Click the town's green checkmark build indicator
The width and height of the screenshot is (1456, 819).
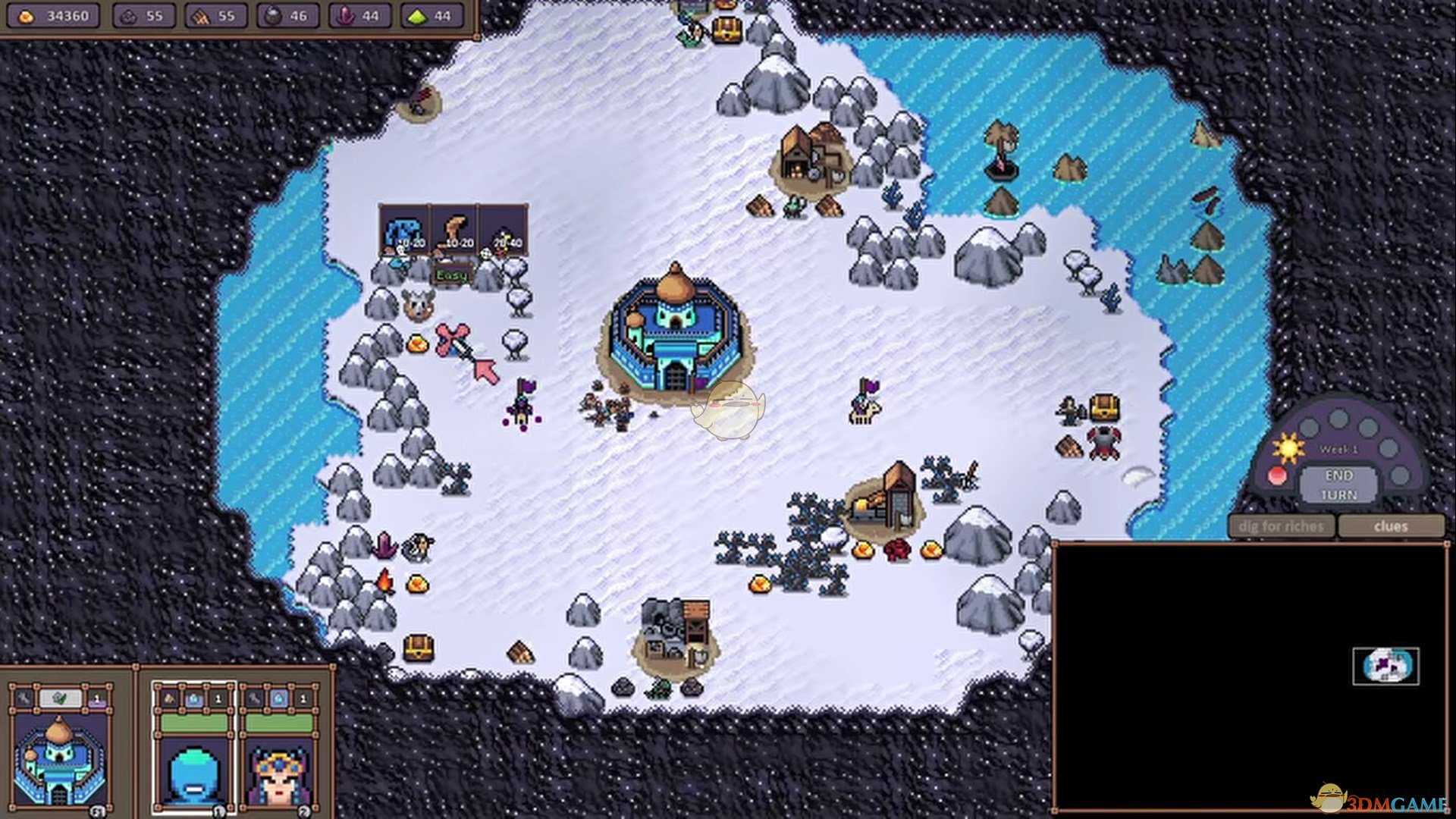(60, 699)
